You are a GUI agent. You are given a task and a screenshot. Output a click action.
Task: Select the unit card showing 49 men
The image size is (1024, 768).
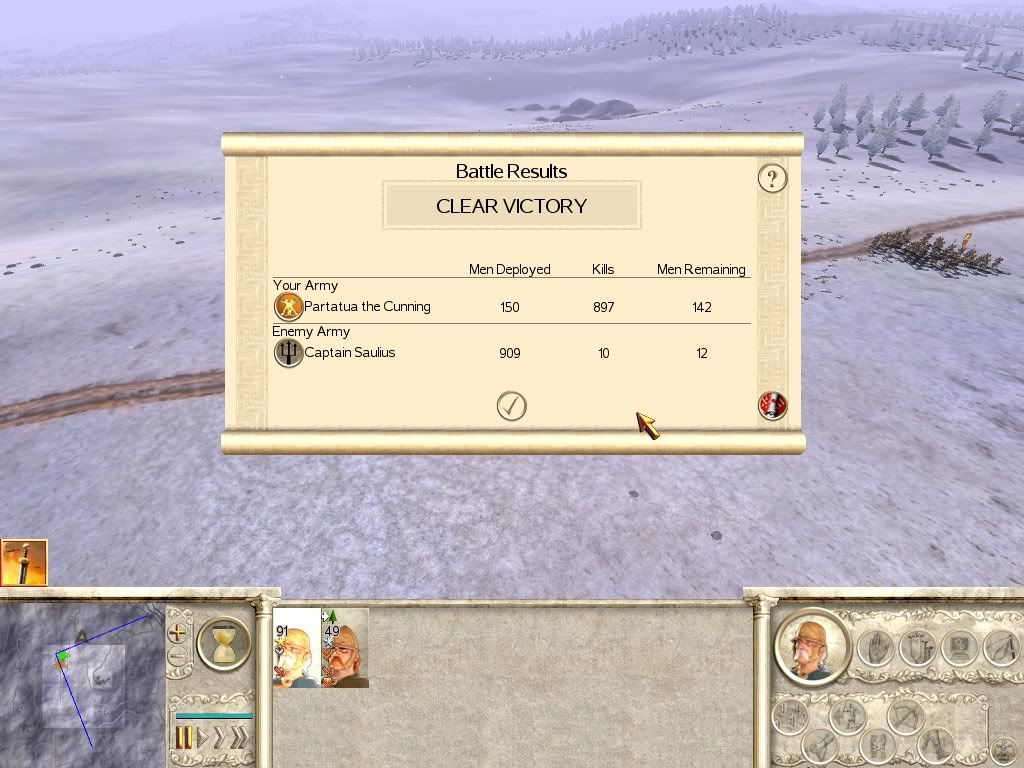(x=346, y=648)
